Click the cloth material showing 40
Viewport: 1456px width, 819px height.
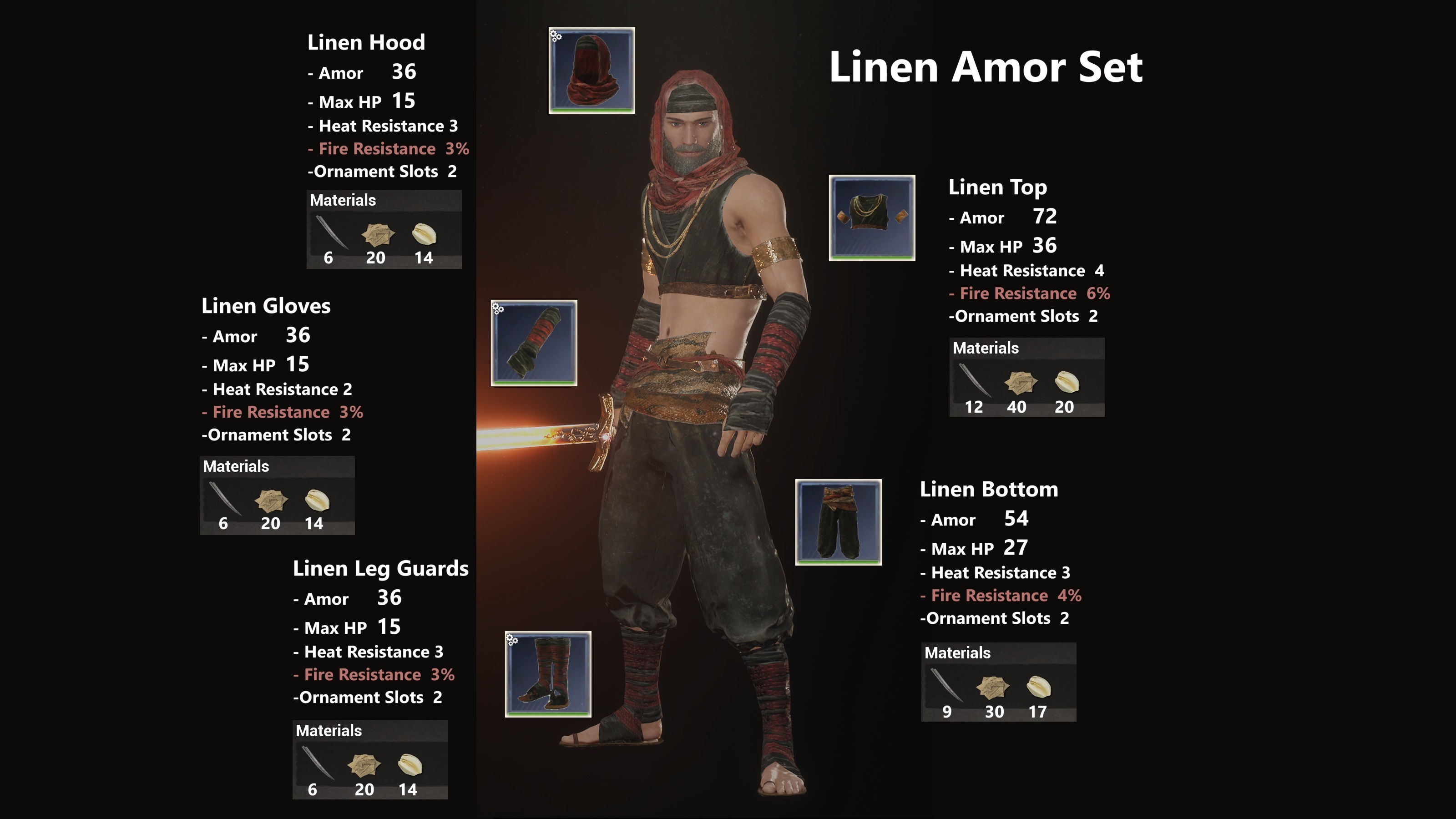(x=1020, y=383)
